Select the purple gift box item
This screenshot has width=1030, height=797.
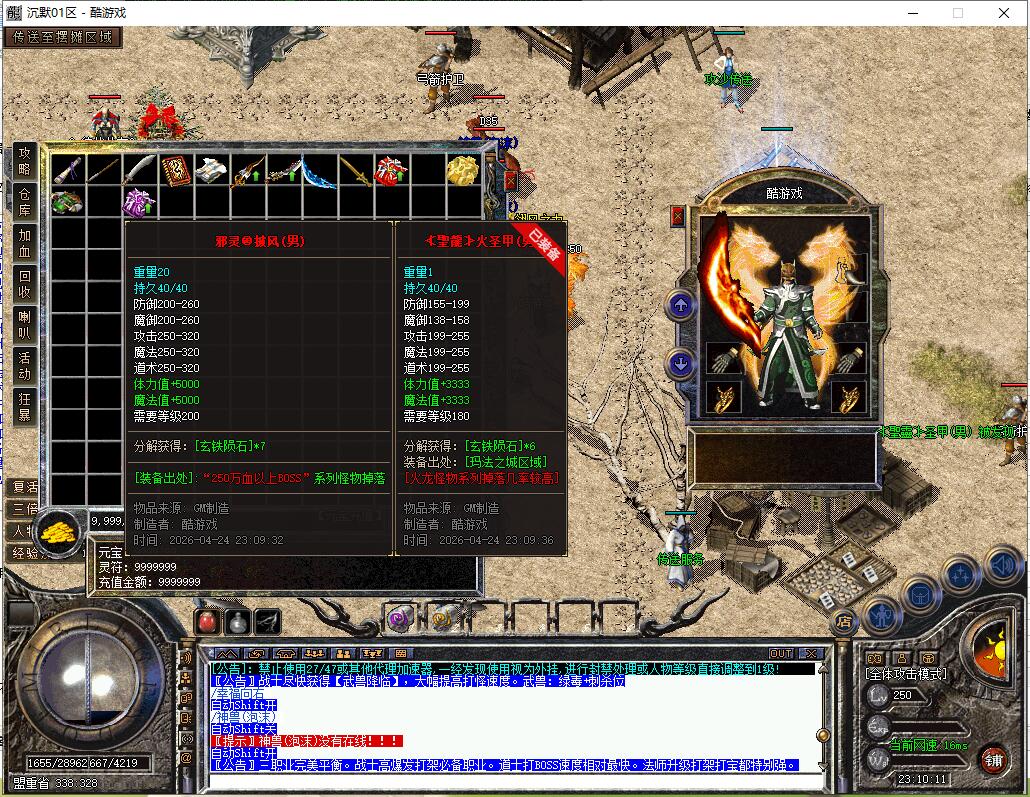pyautogui.click(x=139, y=203)
